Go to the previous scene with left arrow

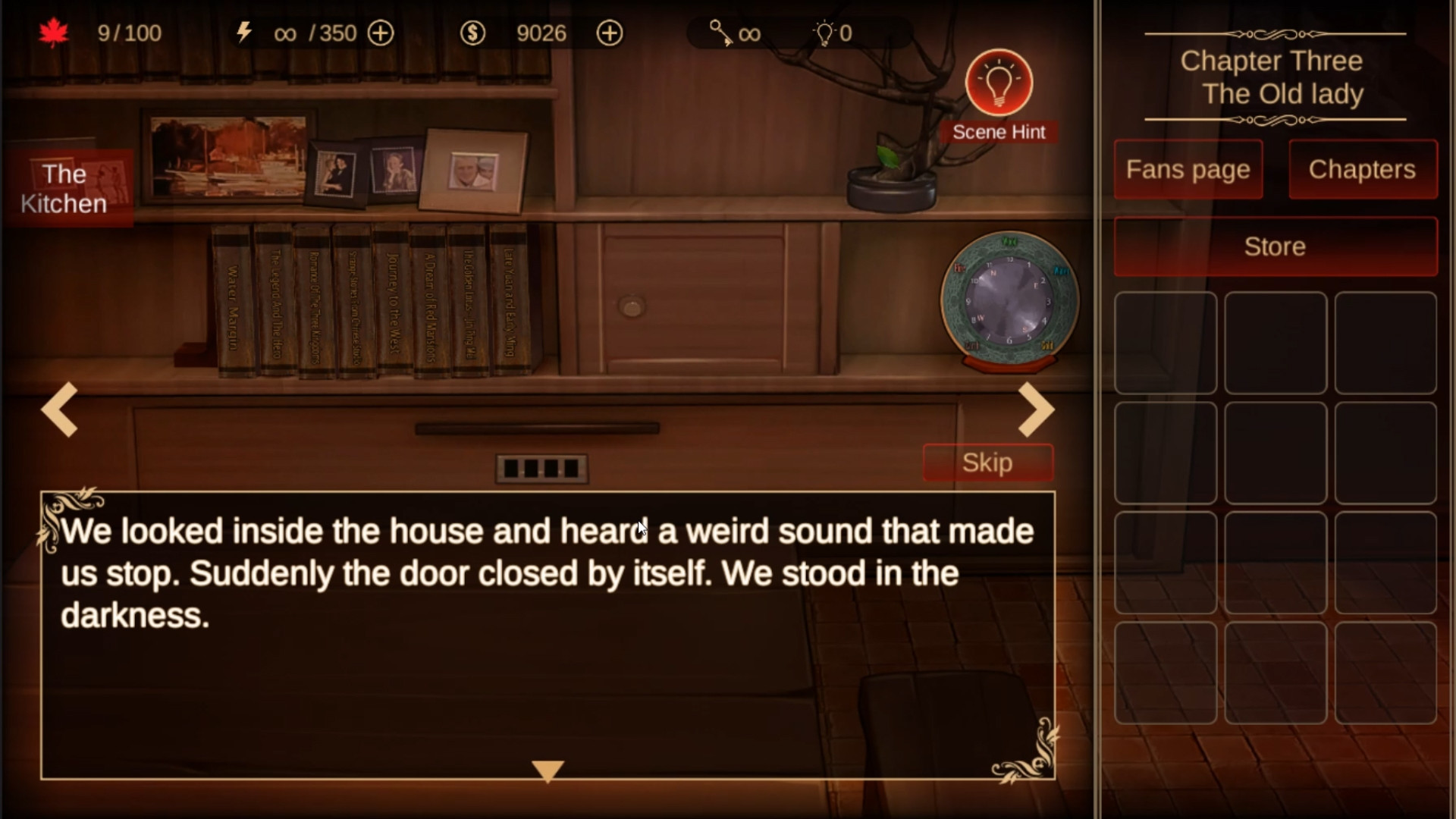pyautogui.click(x=60, y=409)
